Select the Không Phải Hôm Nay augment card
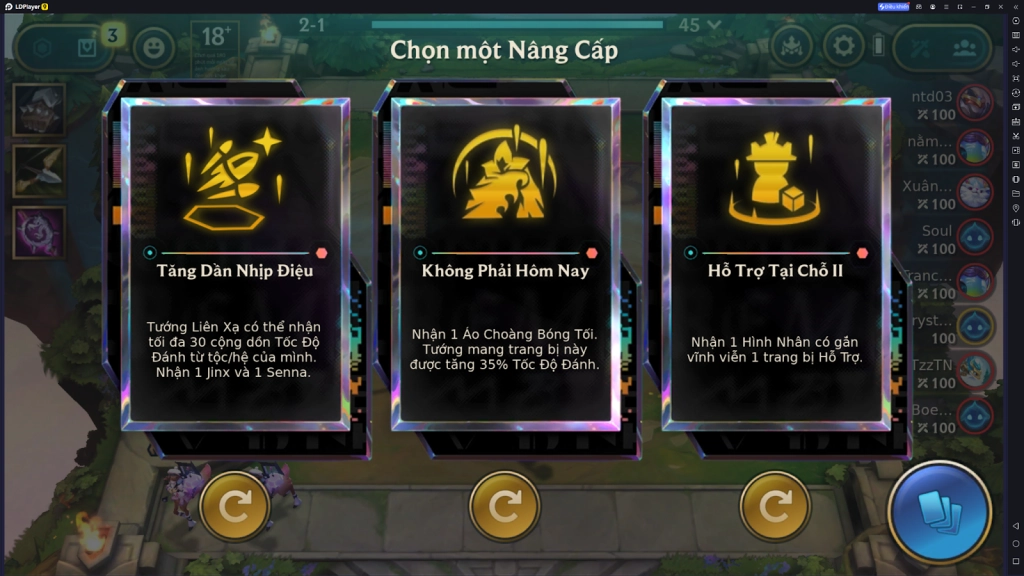Screen dimensions: 1024x576 (x=505, y=264)
